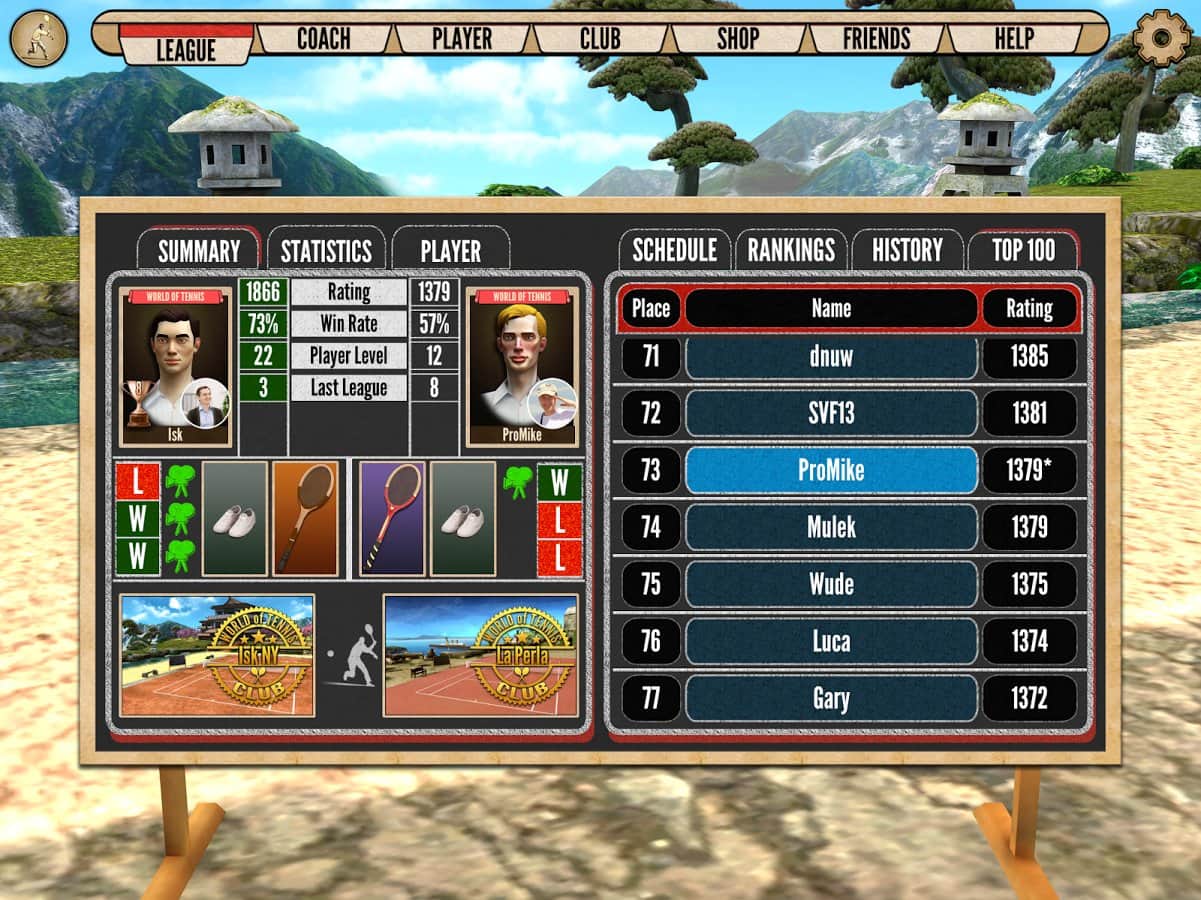Select dnuw in the rankings list
Image resolution: width=1201 pixels, height=900 pixels.
point(831,357)
